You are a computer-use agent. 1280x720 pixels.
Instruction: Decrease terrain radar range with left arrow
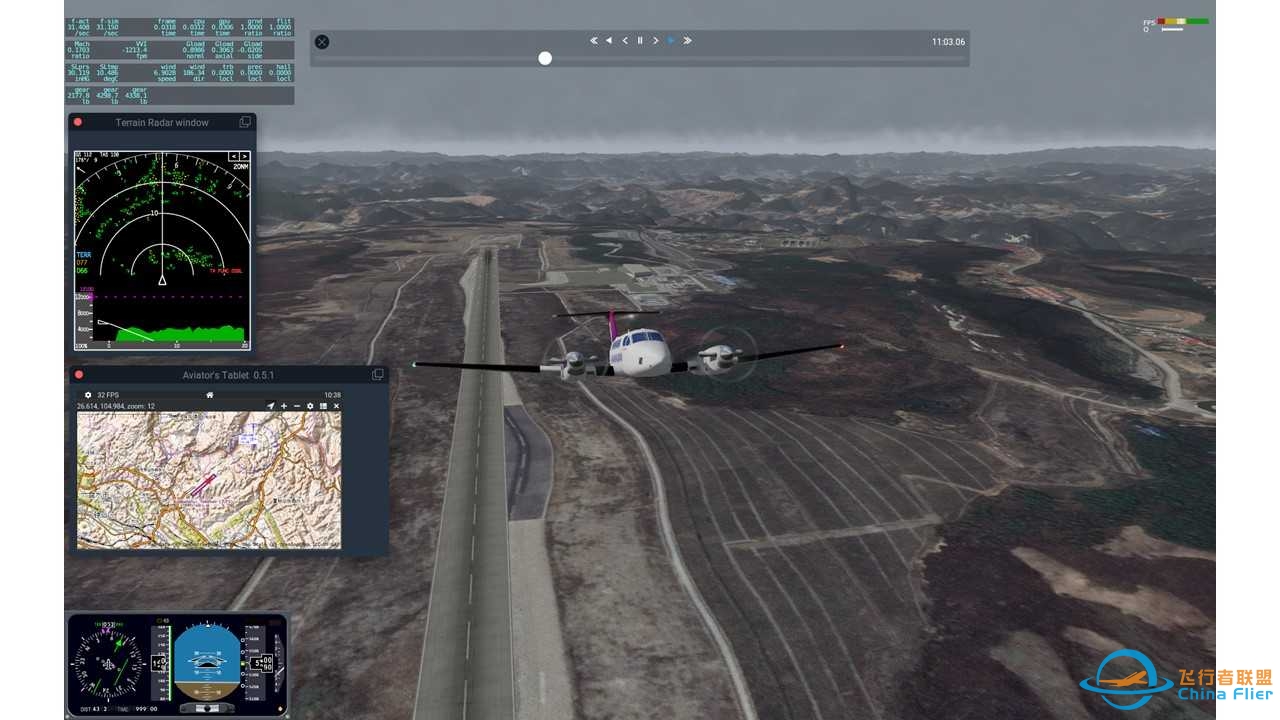point(234,156)
